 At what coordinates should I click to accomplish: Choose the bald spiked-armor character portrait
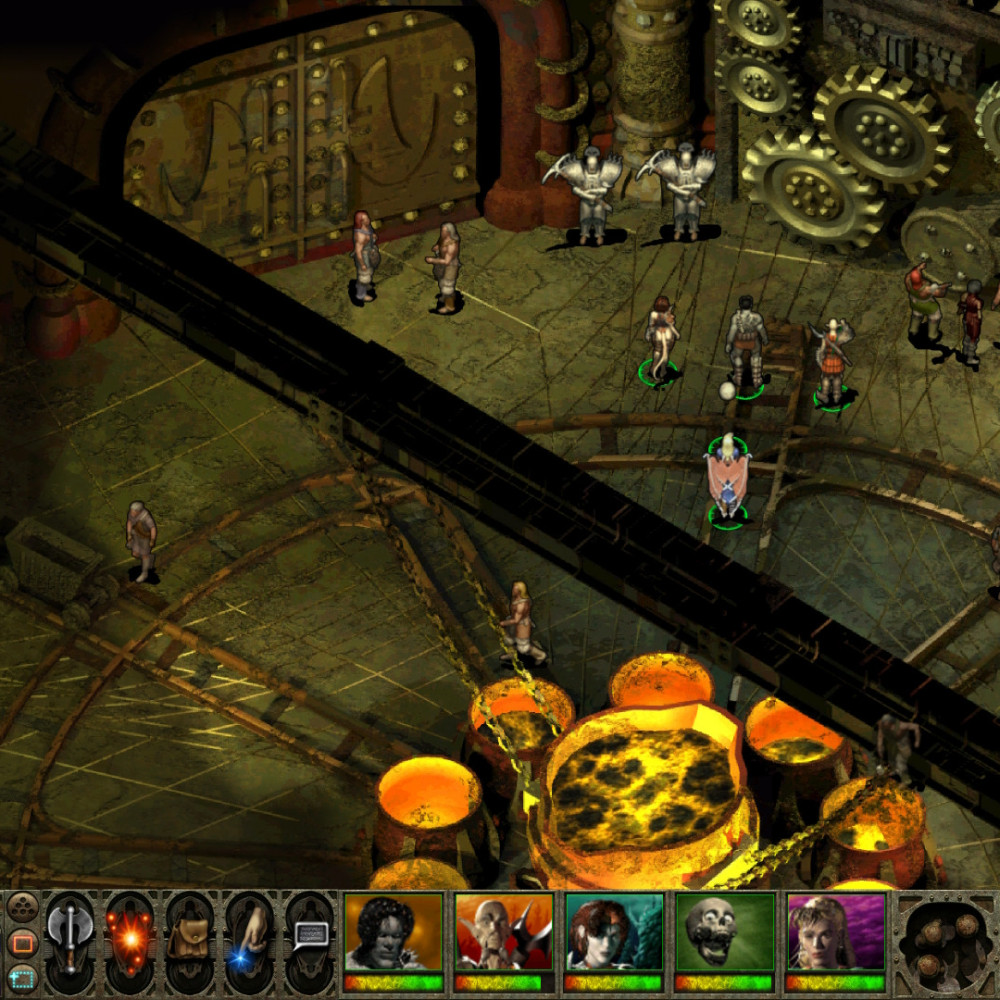(x=504, y=933)
